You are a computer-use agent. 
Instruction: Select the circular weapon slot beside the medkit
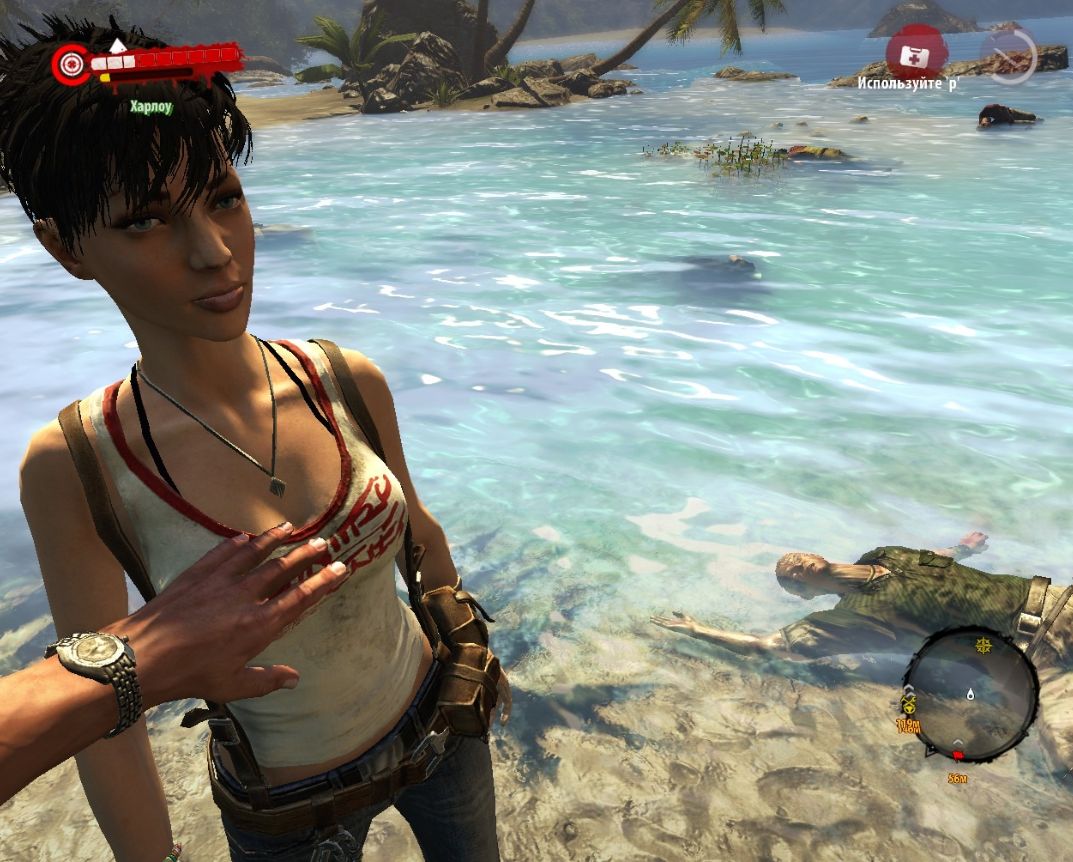[x=1008, y=54]
